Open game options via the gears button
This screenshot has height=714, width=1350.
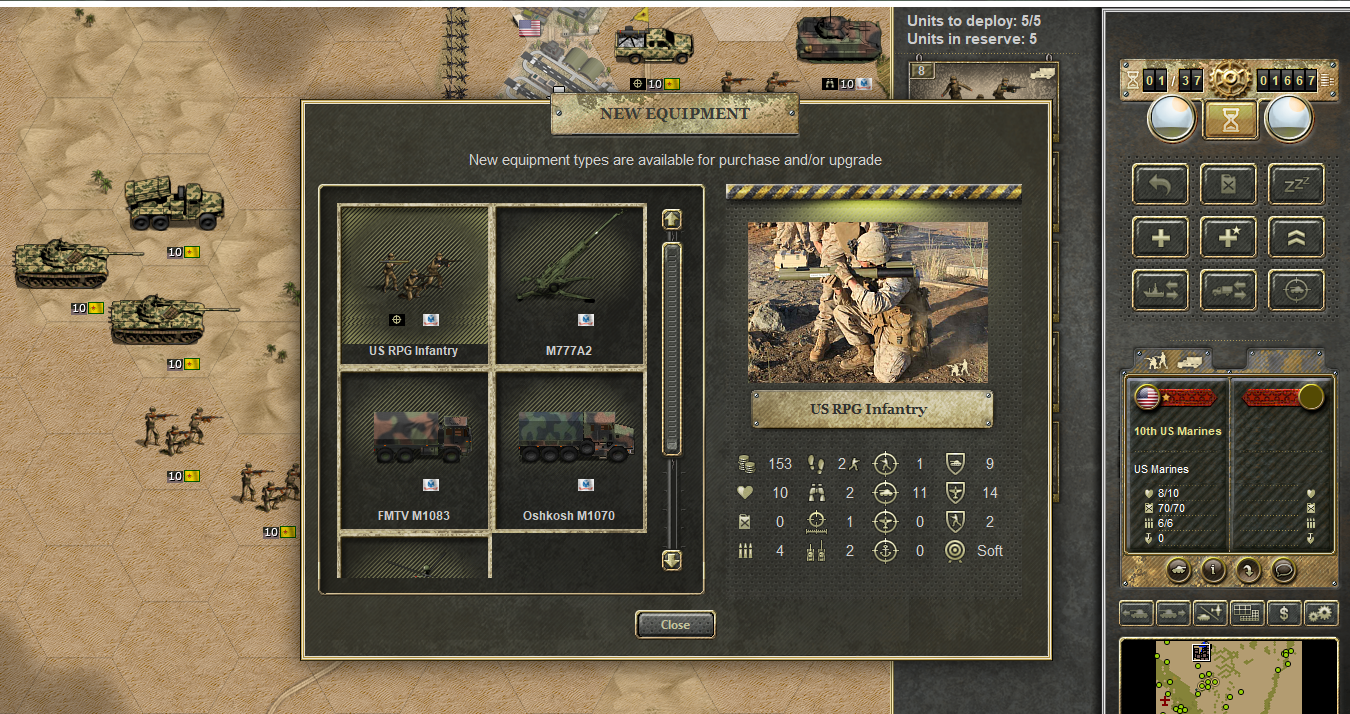[x=1322, y=613]
